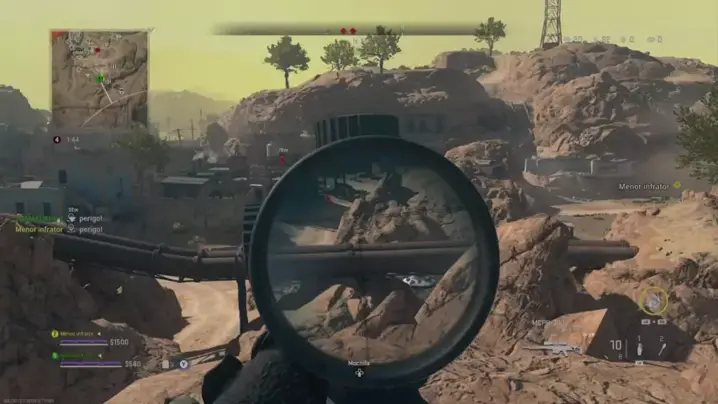Select the armor plate icon
Image resolution: width=718 pixels, height=404 pixels.
point(166,364)
